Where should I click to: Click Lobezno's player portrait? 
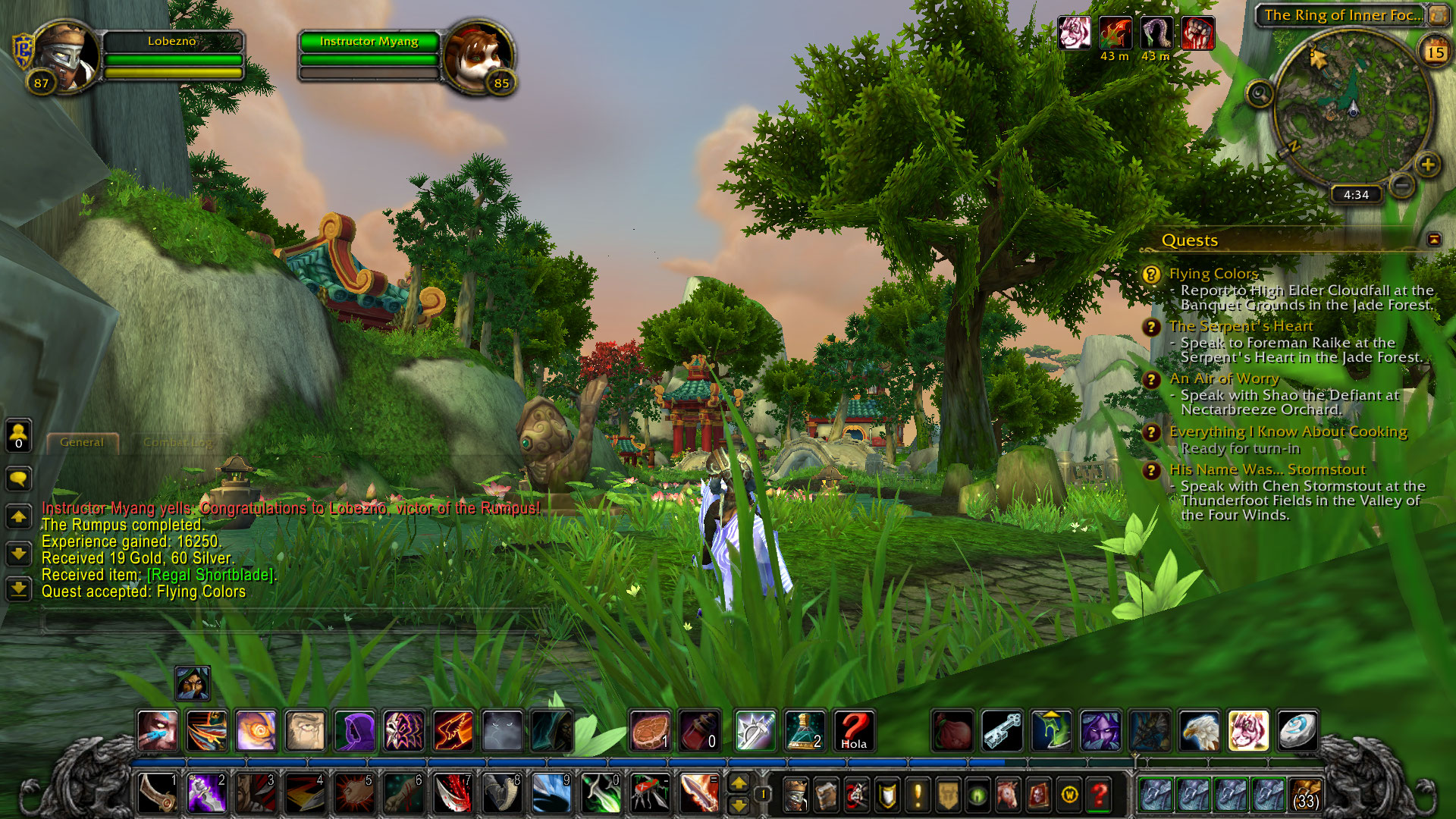(66, 57)
